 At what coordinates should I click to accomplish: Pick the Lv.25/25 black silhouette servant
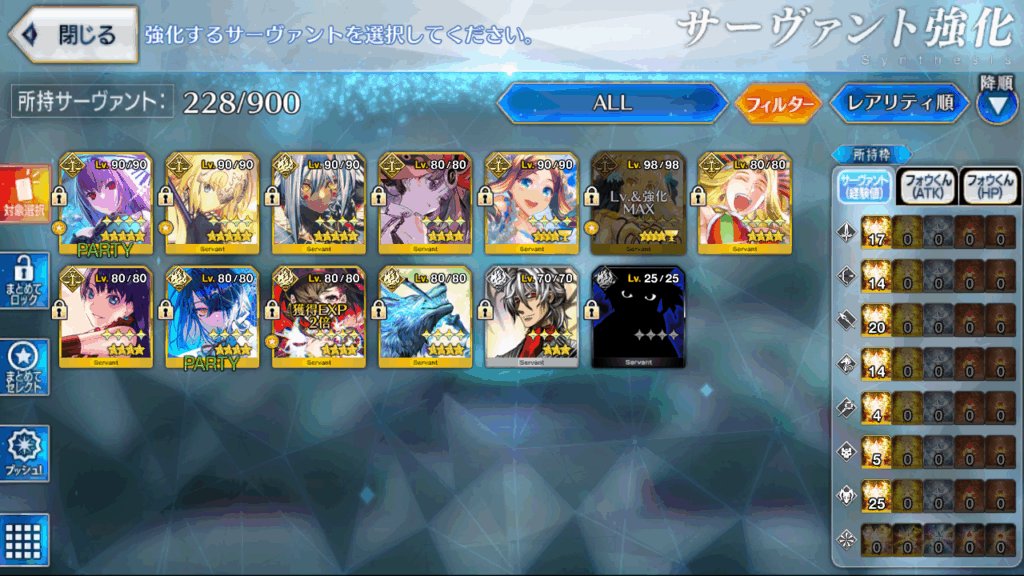coord(638,317)
